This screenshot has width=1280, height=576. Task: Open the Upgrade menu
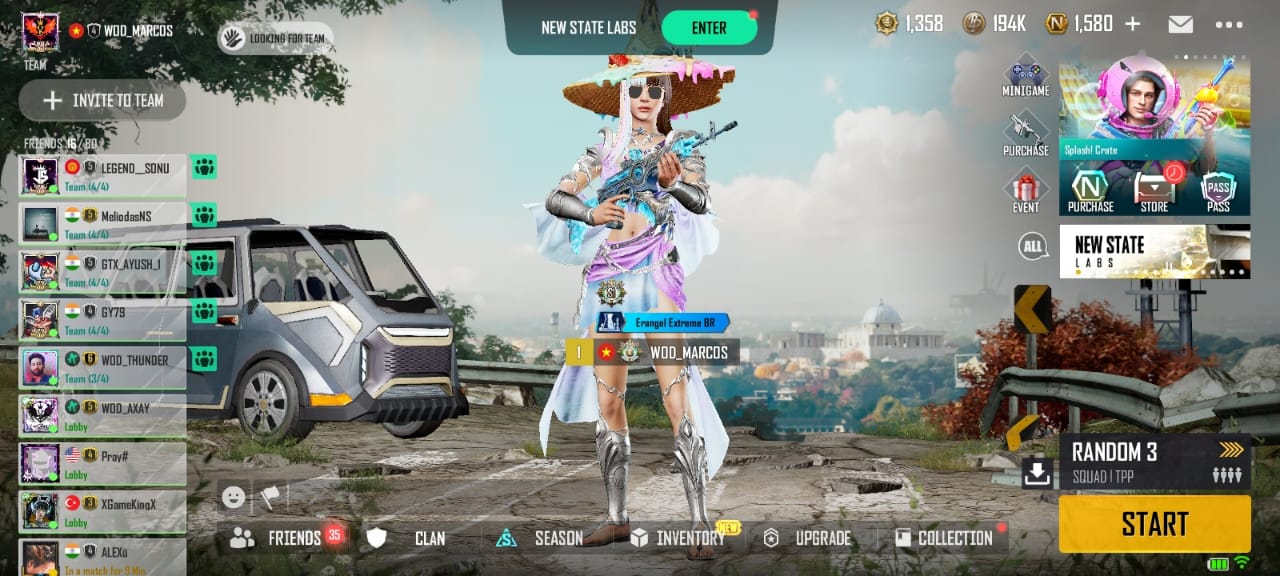[810, 538]
